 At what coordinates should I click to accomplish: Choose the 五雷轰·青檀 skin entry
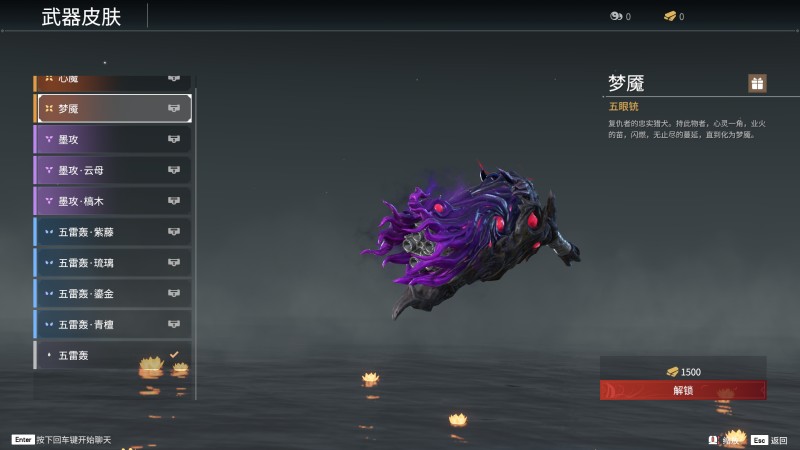tap(113, 324)
